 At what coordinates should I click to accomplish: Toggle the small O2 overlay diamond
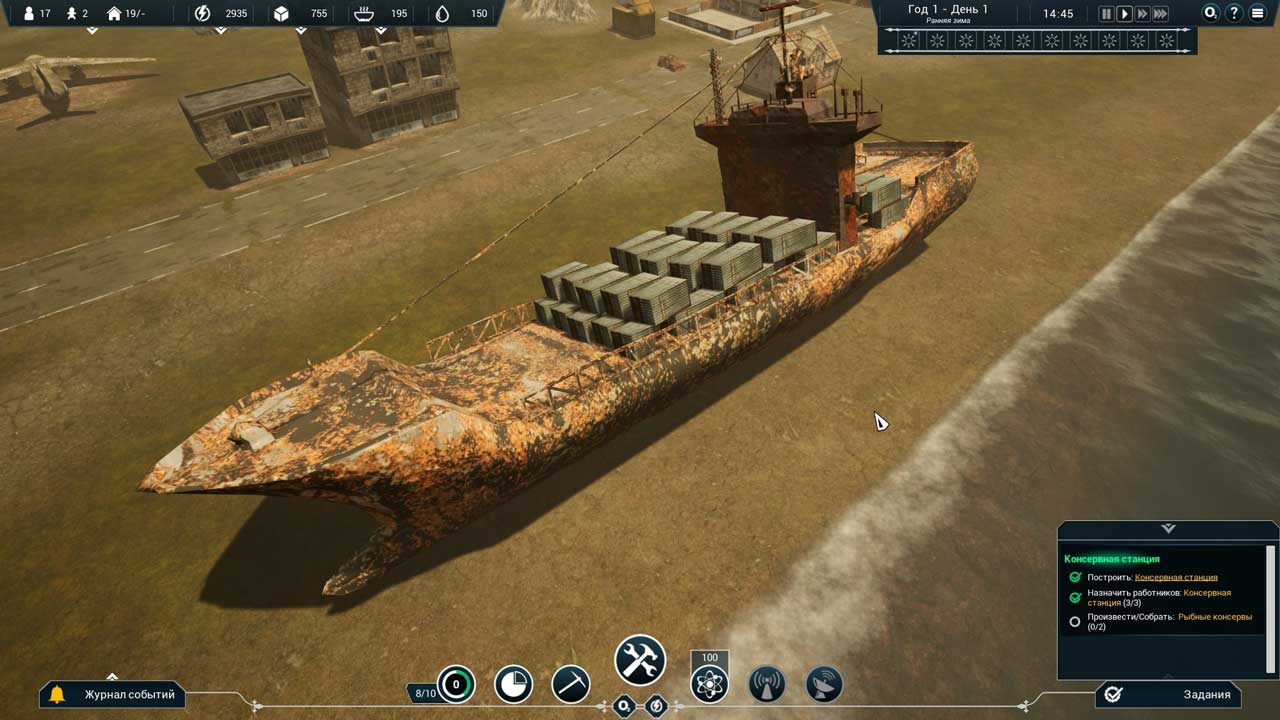click(624, 706)
